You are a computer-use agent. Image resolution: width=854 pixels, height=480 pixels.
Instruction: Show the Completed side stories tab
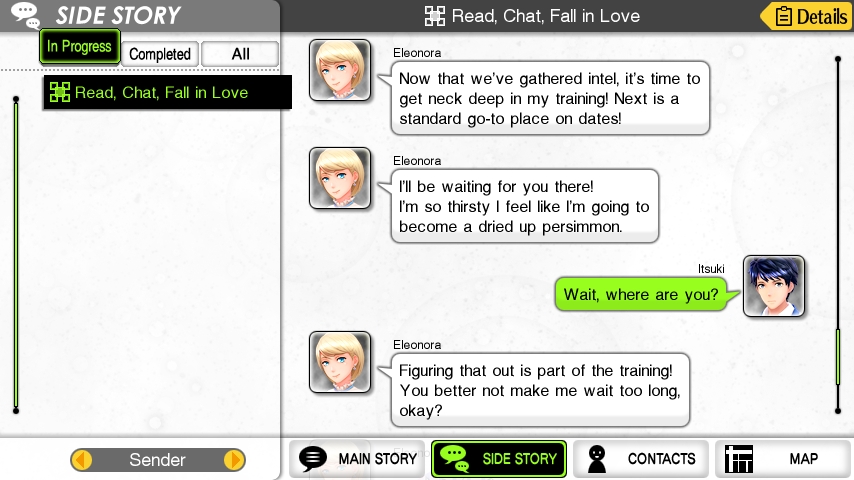click(x=160, y=54)
